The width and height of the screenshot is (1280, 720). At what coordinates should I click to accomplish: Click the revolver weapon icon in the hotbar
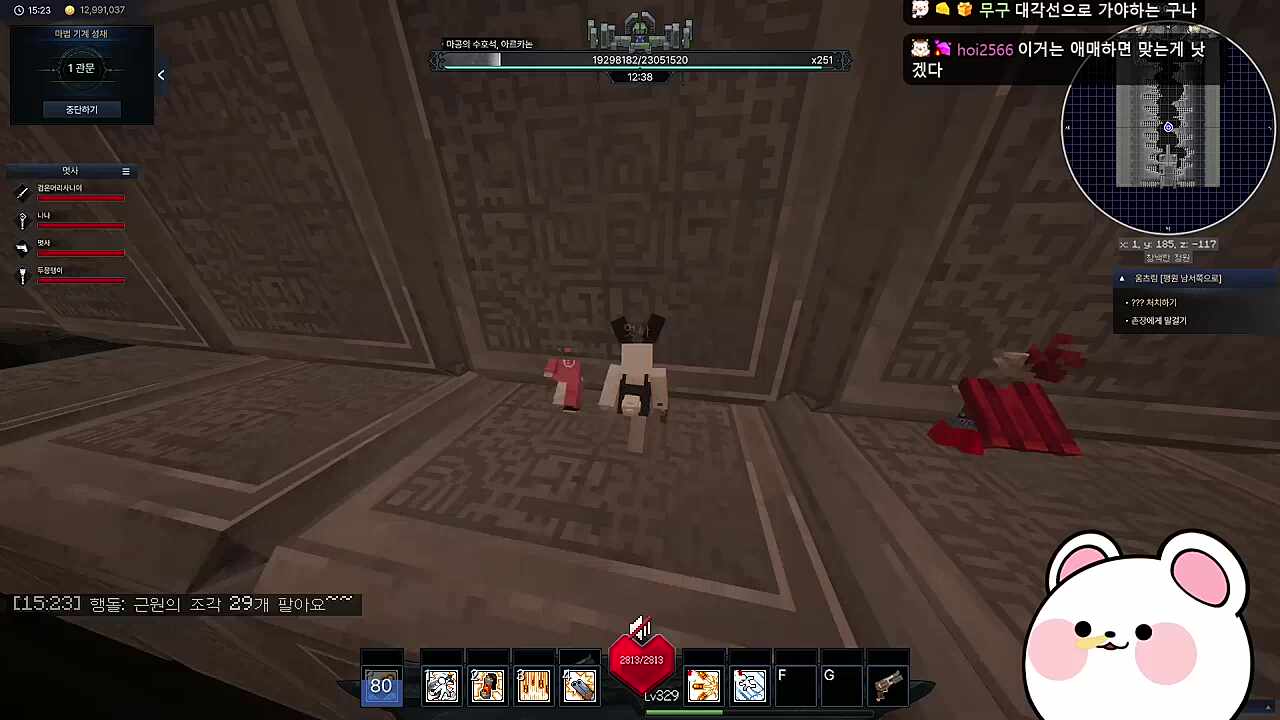tap(888, 684)
